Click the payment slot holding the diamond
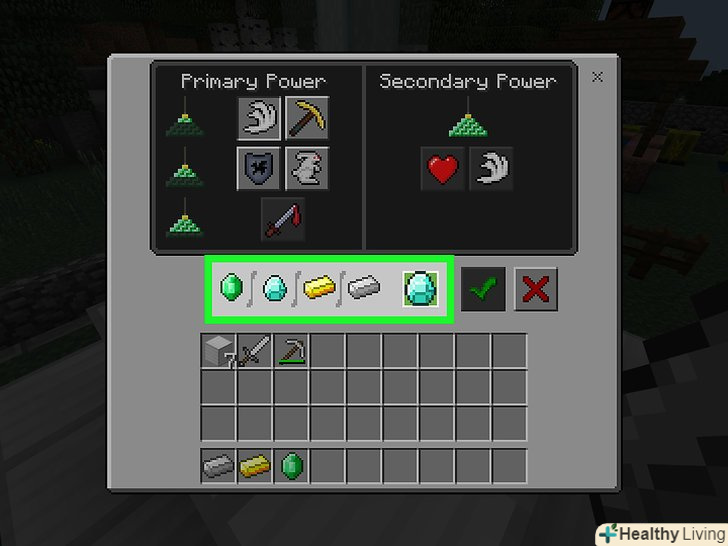This screenshot has height=546, width=728. pos(419,290)
